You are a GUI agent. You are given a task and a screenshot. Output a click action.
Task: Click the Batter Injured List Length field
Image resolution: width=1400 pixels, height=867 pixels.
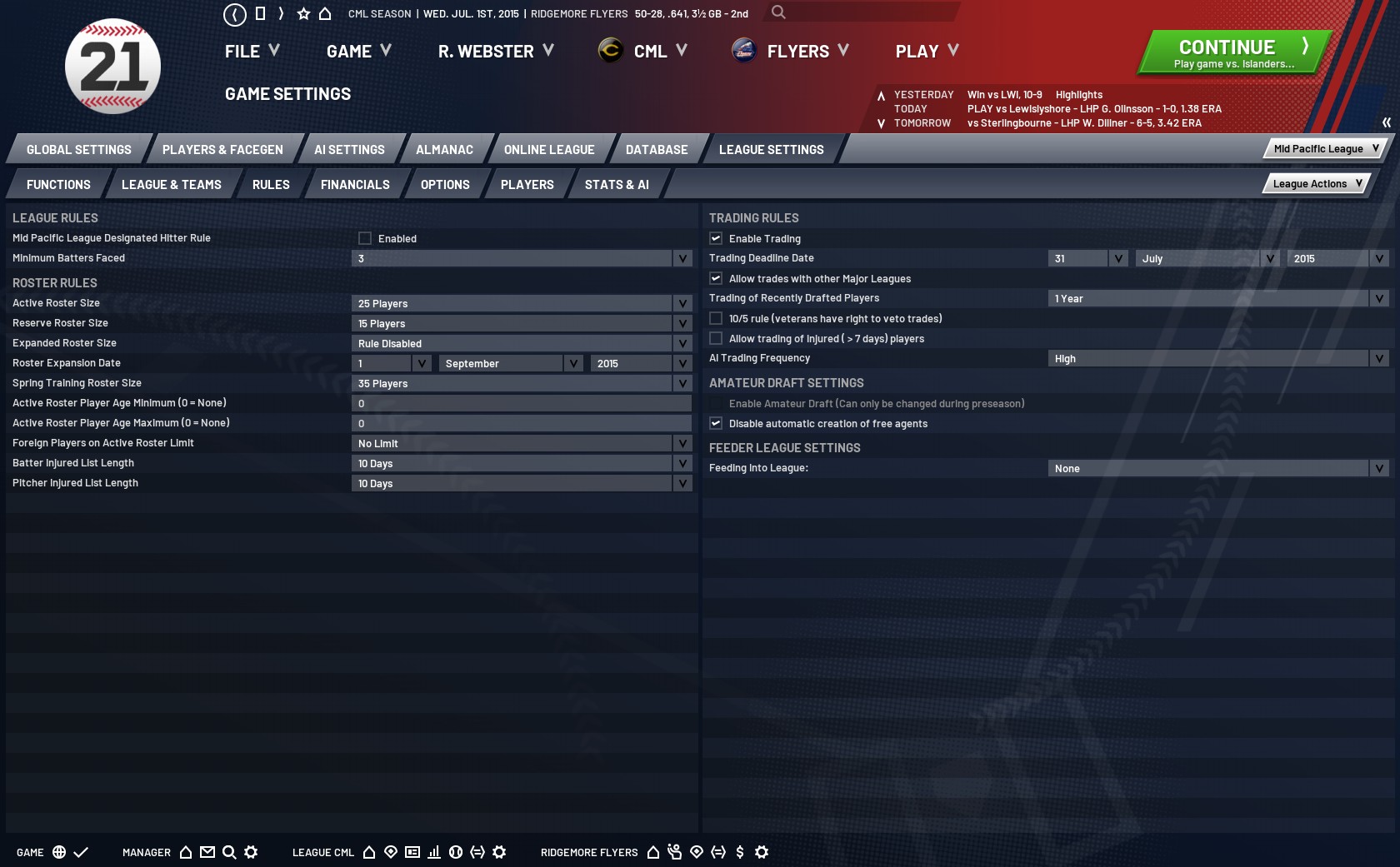click(517, 463)
